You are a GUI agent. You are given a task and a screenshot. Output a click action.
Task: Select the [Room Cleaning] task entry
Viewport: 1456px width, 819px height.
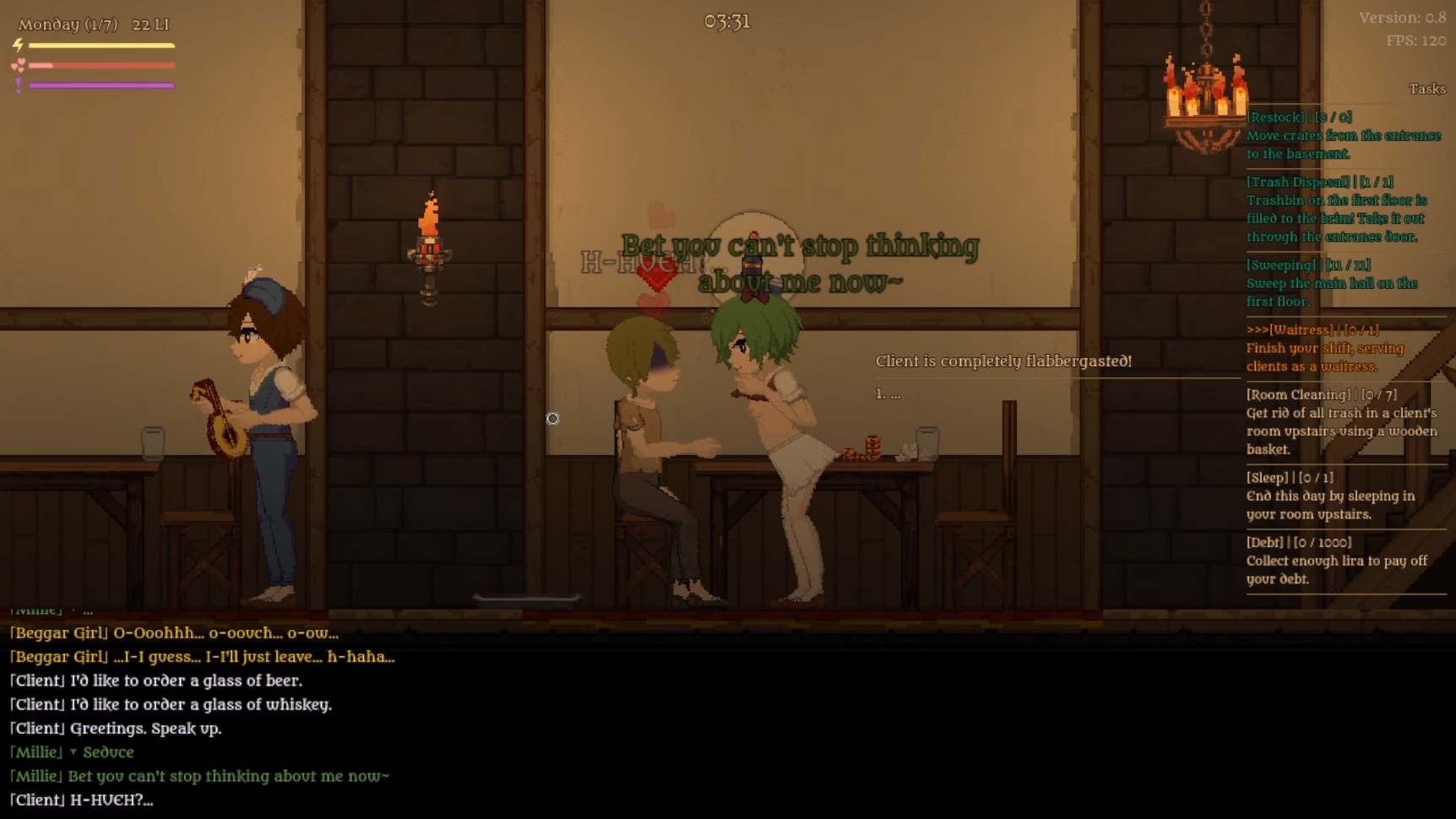pyautogui.click(x=1320, y=393)
